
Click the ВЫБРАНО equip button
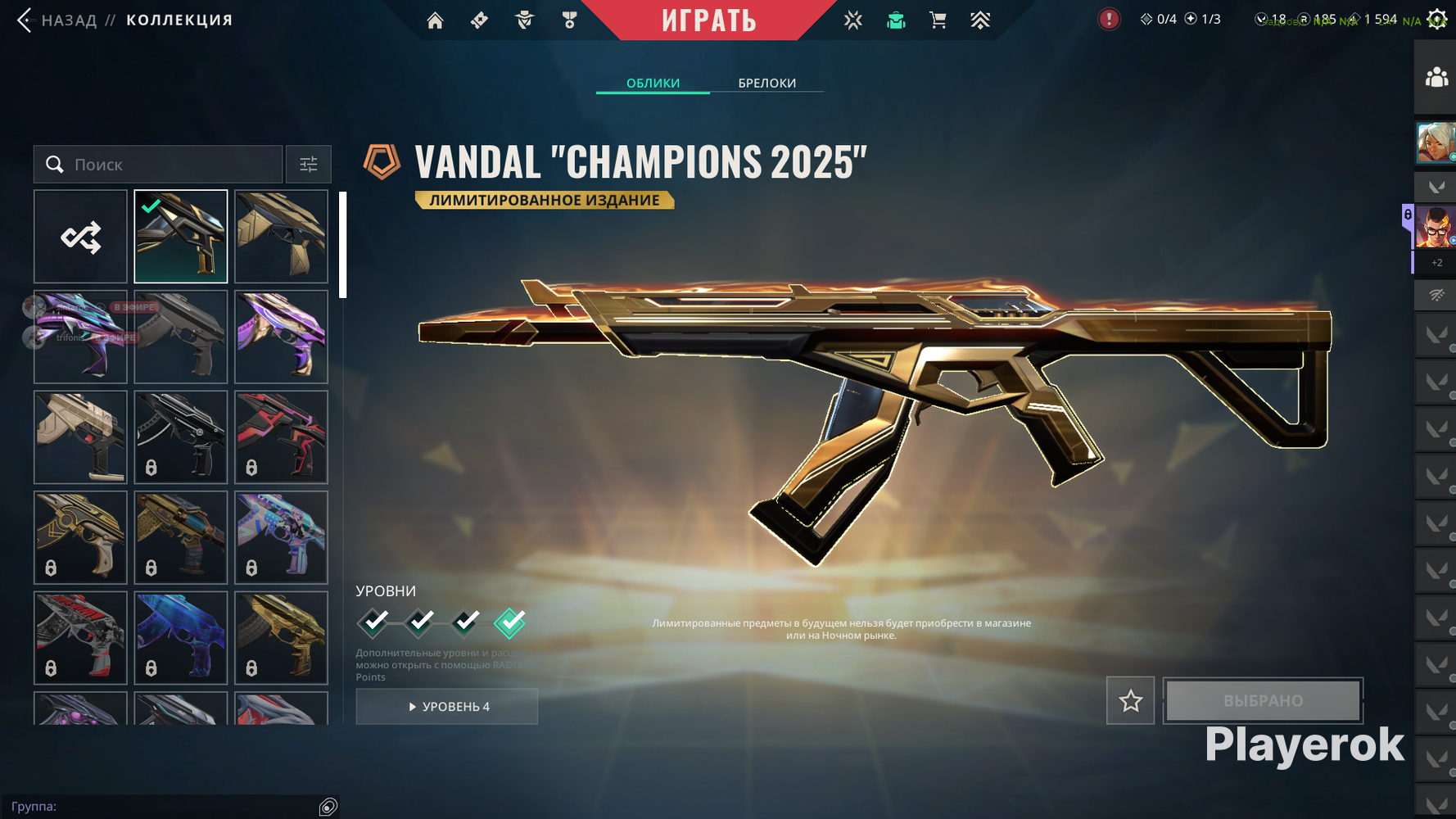click(1263, 700)
